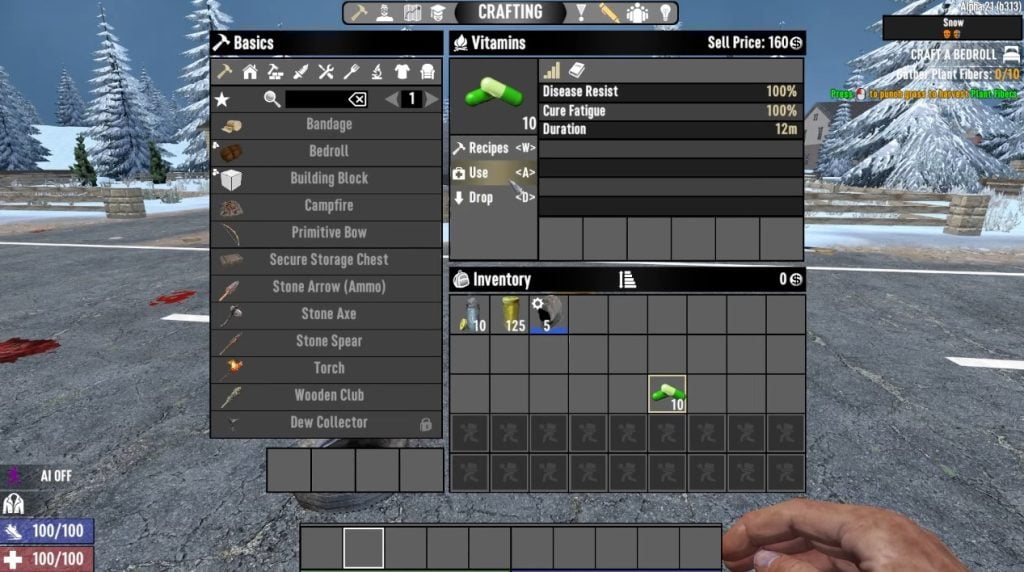
Task: Switch to the house building category
Action: [250, 72]
